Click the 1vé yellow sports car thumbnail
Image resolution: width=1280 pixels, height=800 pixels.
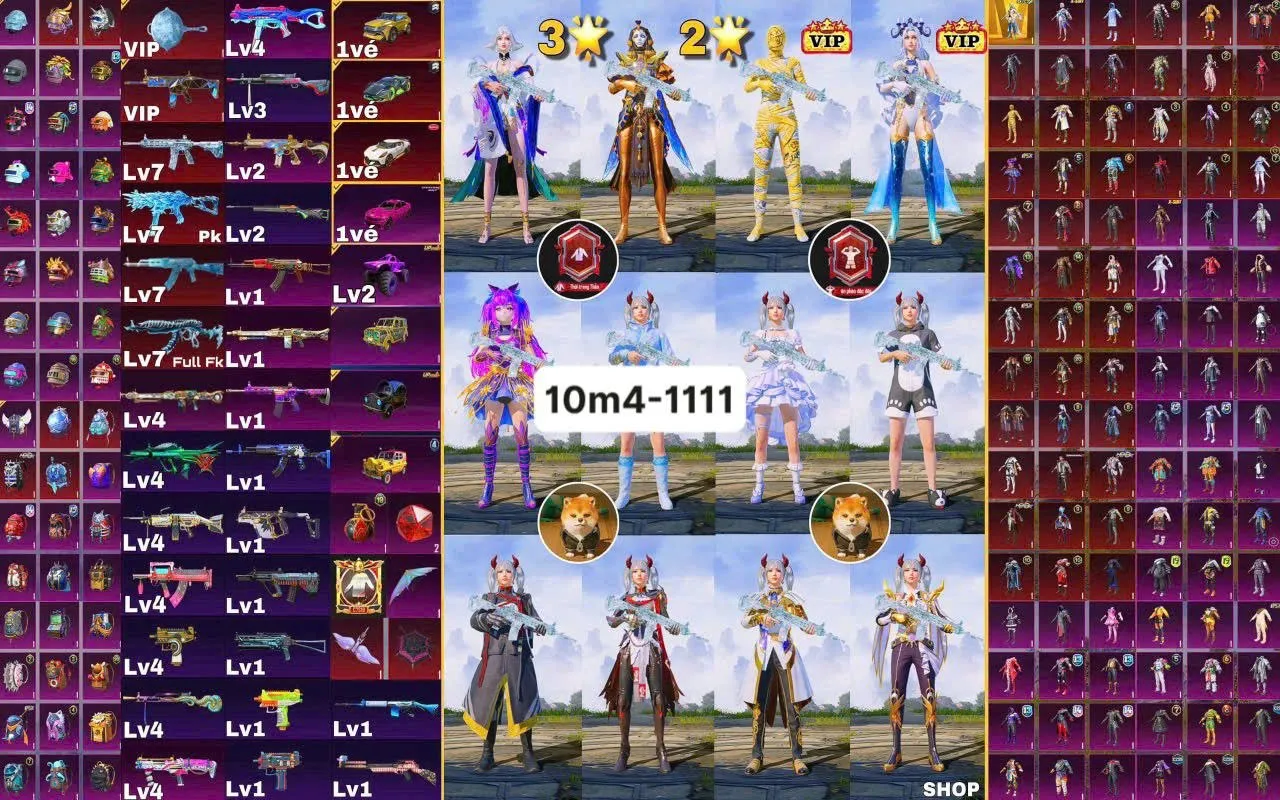(385, 25)
